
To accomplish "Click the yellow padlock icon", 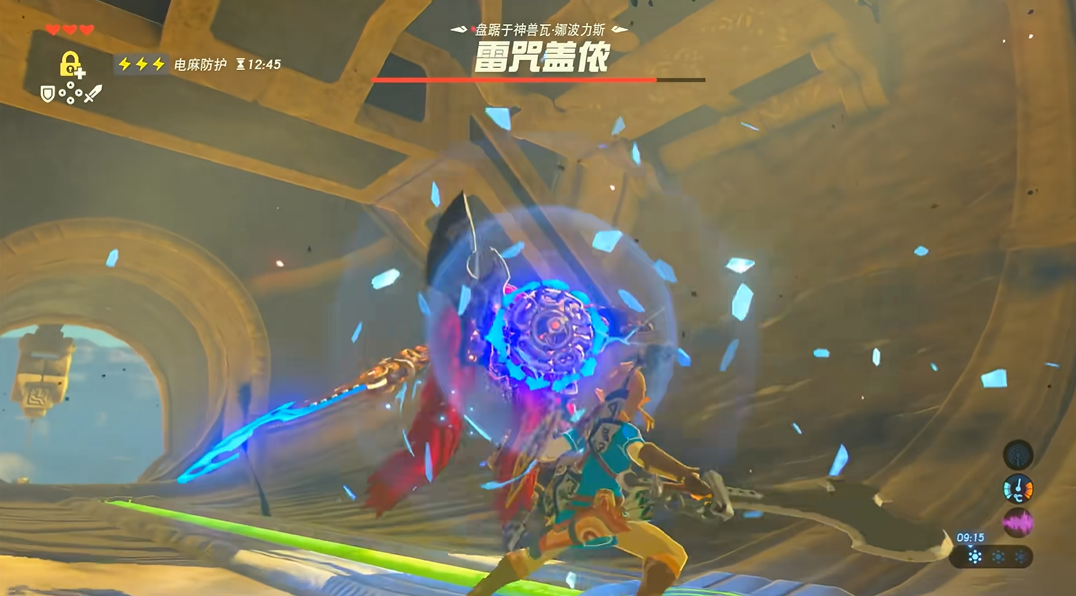I will (x=70, y=65).
